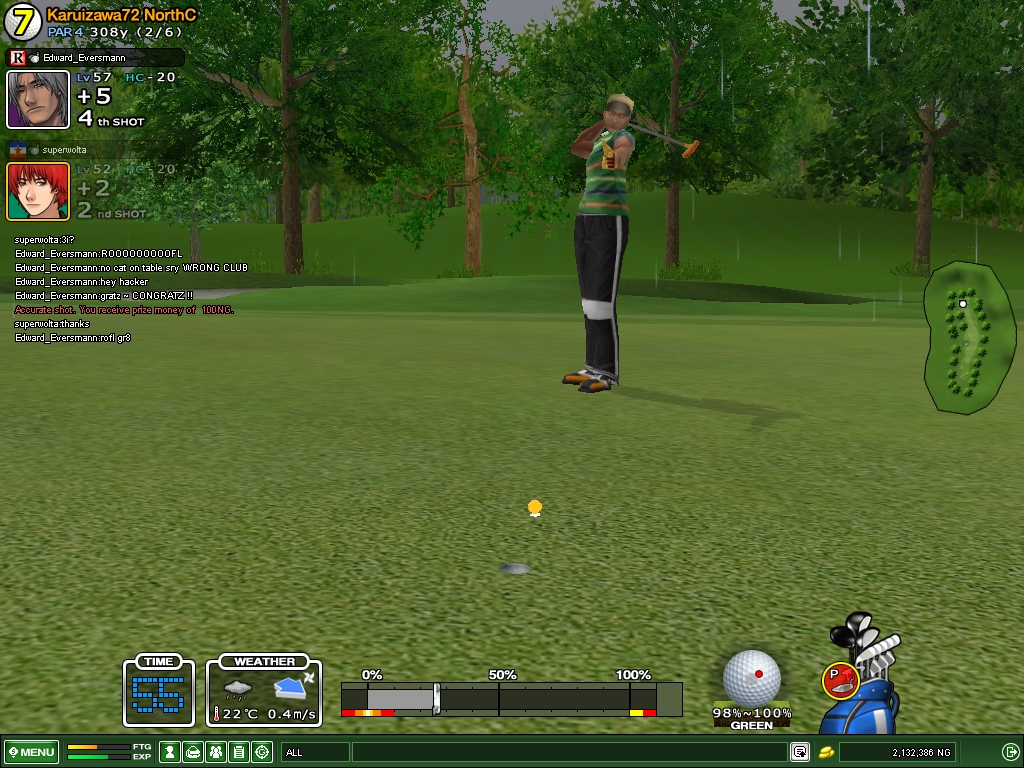Show the clipboard list icon
1024x768 pixels.
click(x=239, y=752)
